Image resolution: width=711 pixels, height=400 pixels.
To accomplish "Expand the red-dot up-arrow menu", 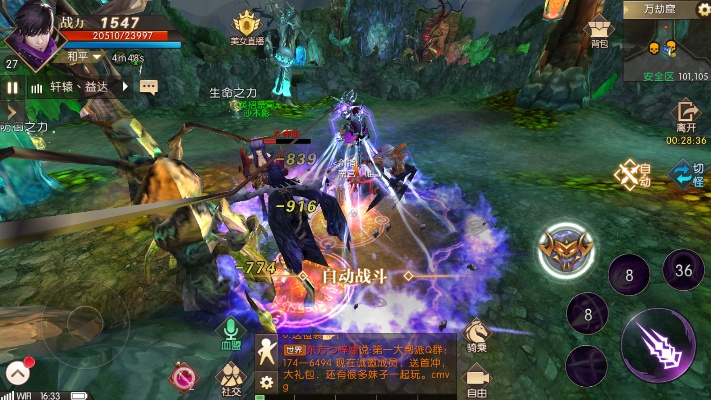I will coord(17,373).
